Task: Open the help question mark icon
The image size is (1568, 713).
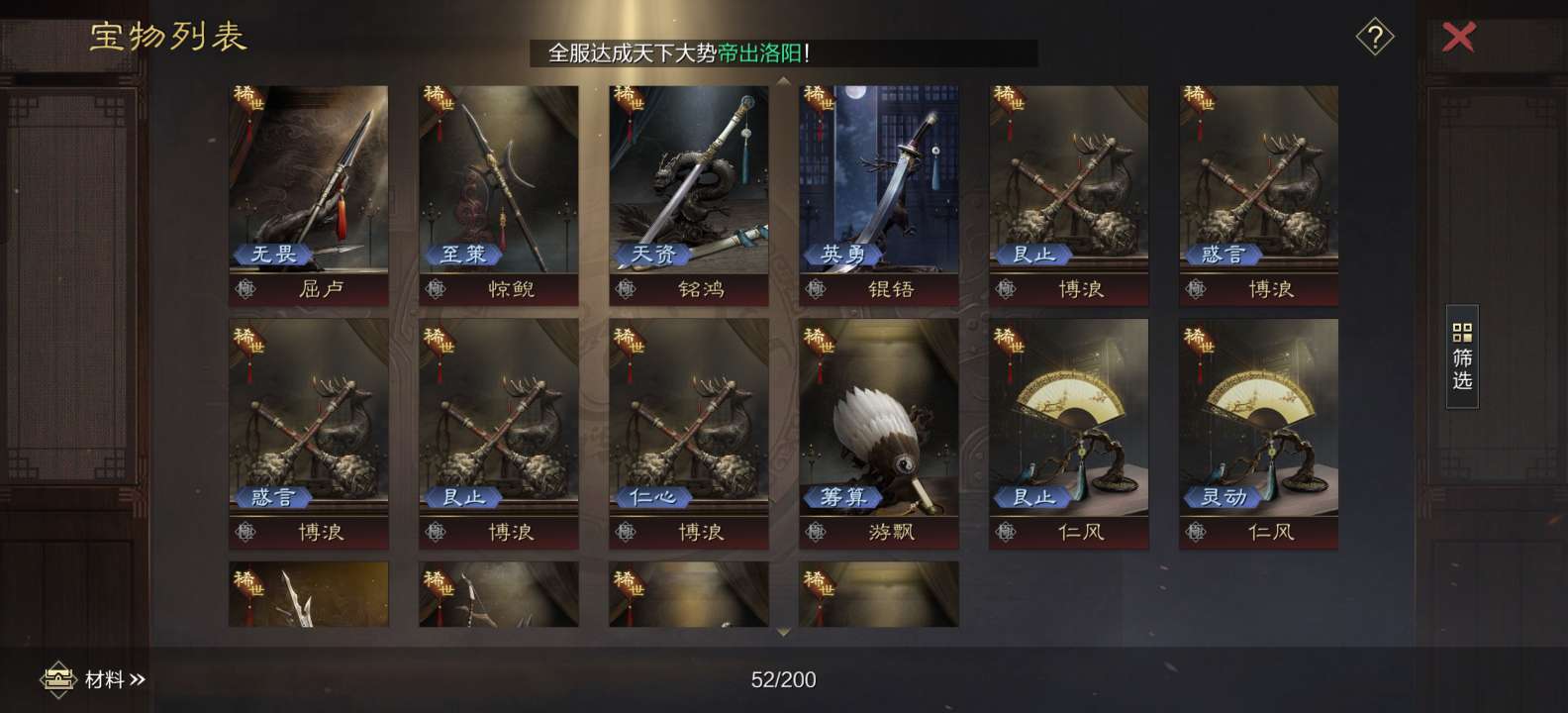Action: 1374,38
